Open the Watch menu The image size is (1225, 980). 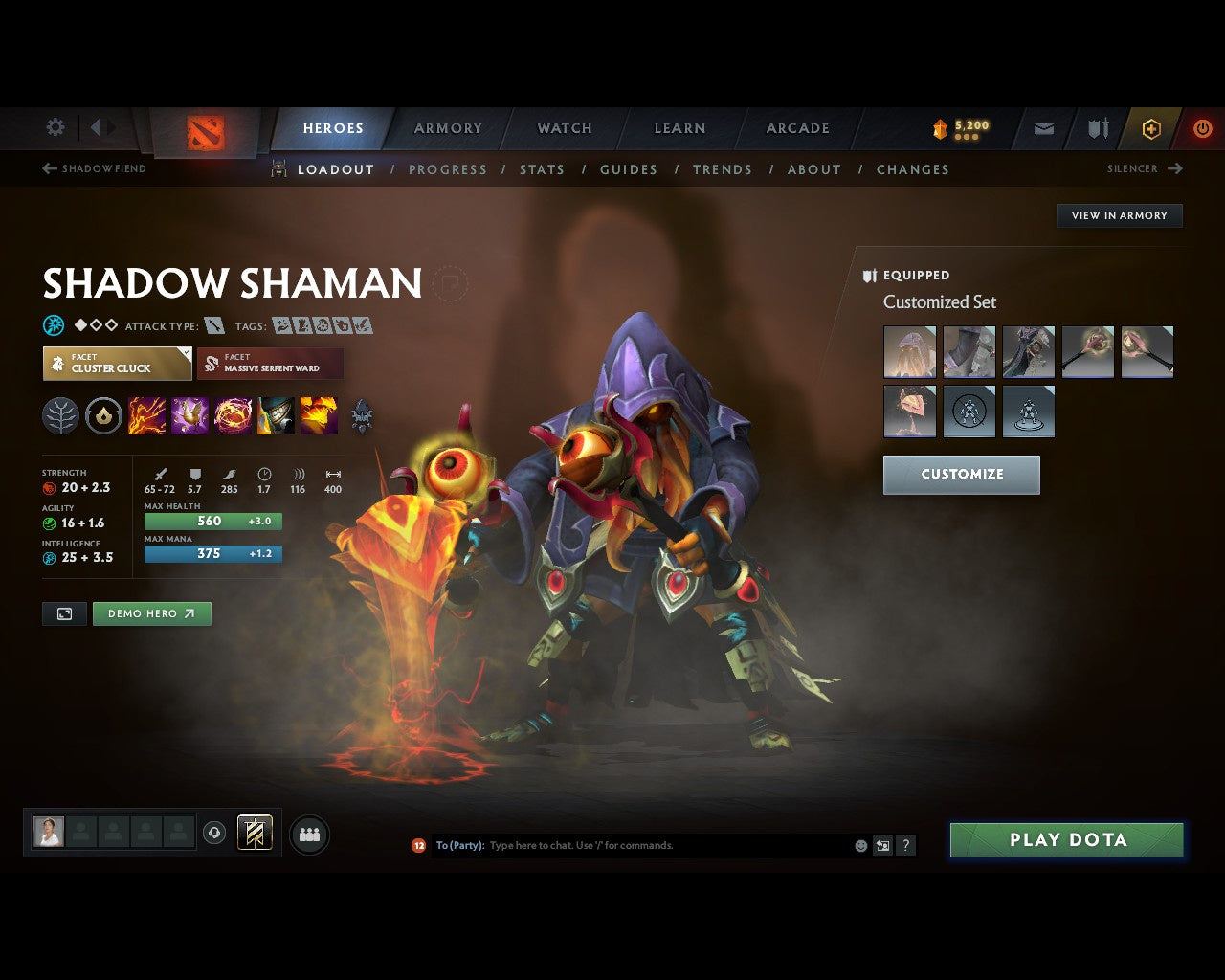click(564, 127)
